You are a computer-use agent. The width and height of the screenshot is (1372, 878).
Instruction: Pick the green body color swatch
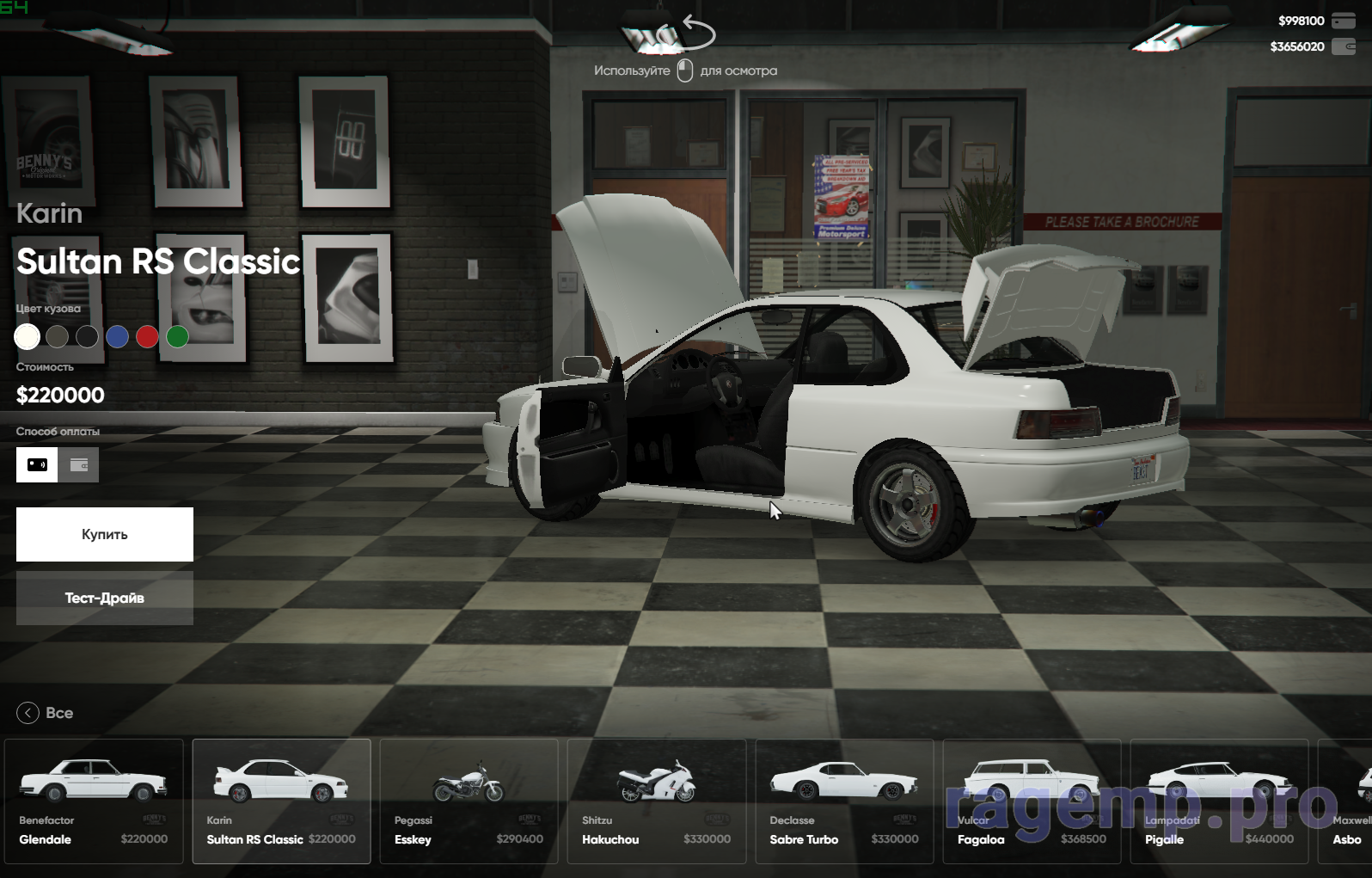(178, 337)
